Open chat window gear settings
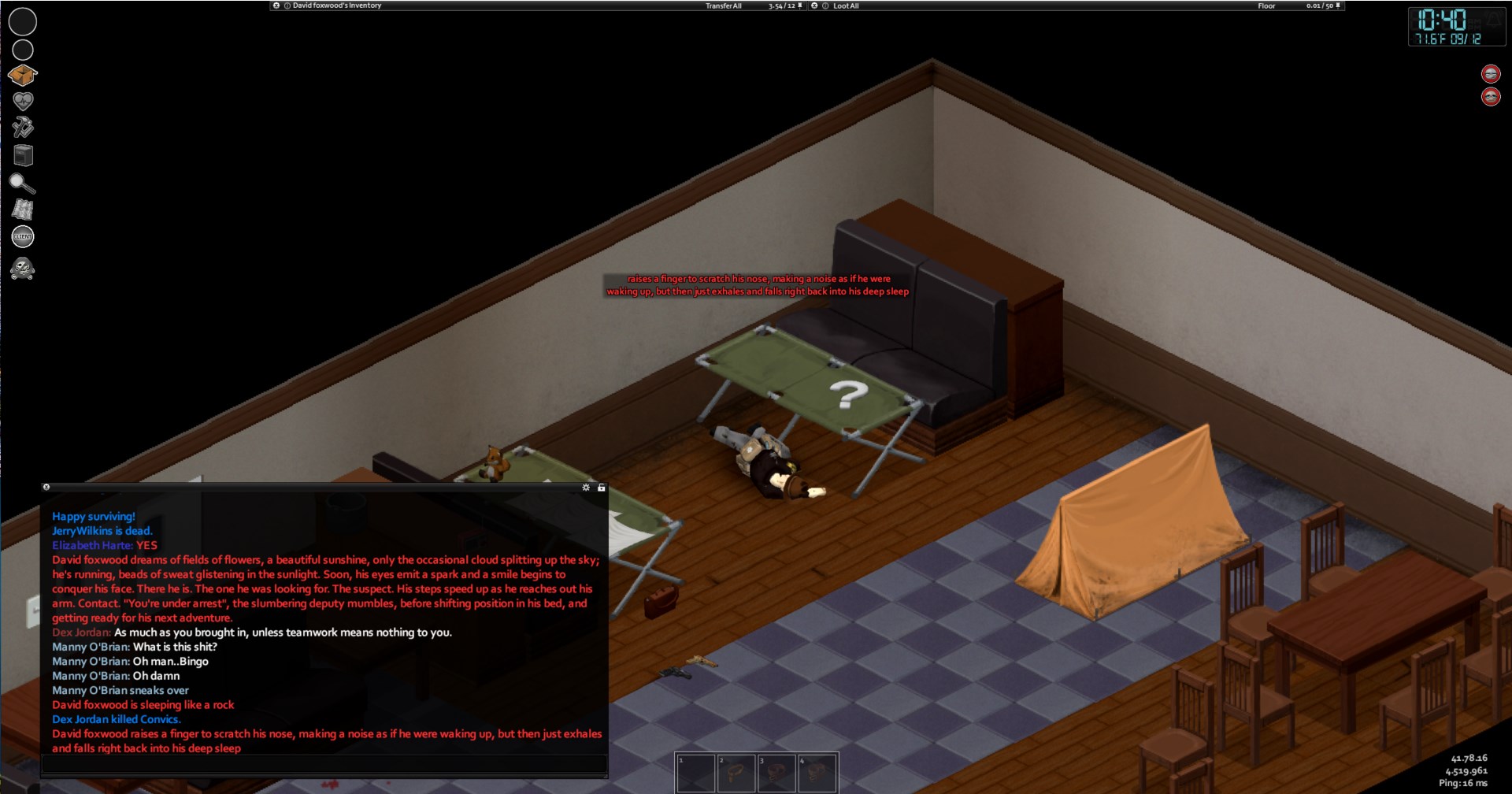This screenshot has width=1512, height=794. [586, 488]
